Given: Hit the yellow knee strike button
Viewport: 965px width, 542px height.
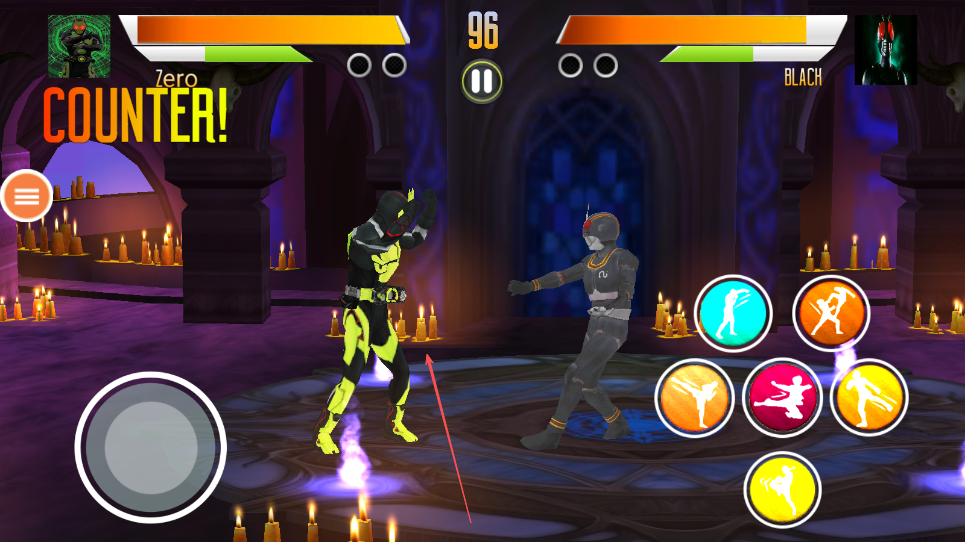Looking at the screenshot, I should coord(782,489).
